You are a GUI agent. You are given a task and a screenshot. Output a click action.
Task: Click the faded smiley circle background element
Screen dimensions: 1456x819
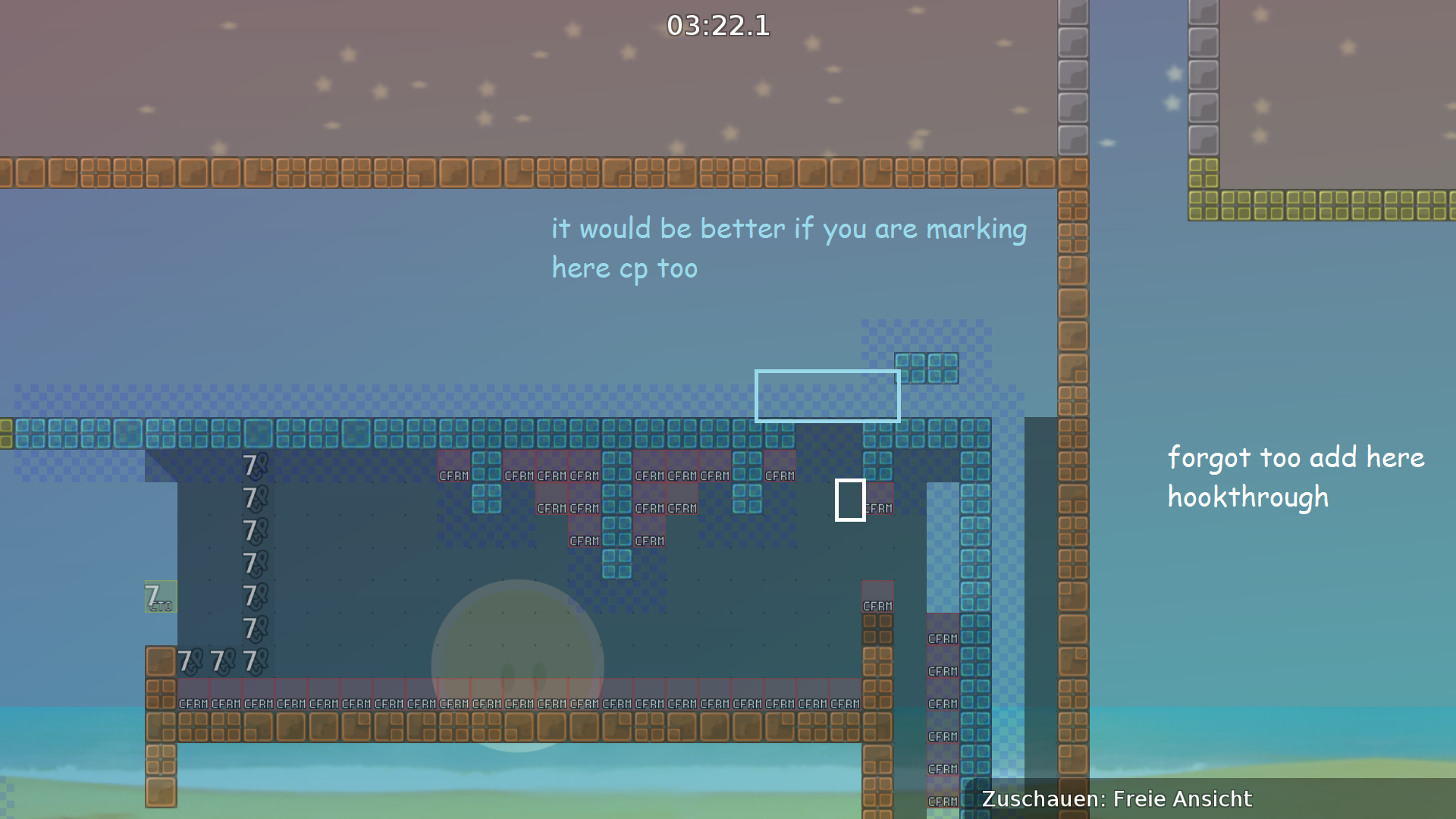pyautogui.click(x=518, y=667)
